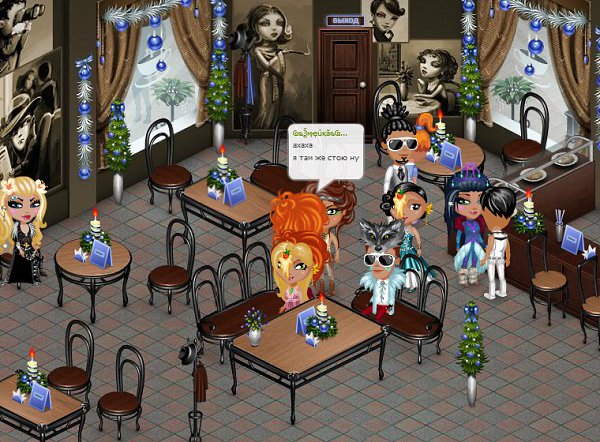Click the player name in the speech bubble

point(322,133)
